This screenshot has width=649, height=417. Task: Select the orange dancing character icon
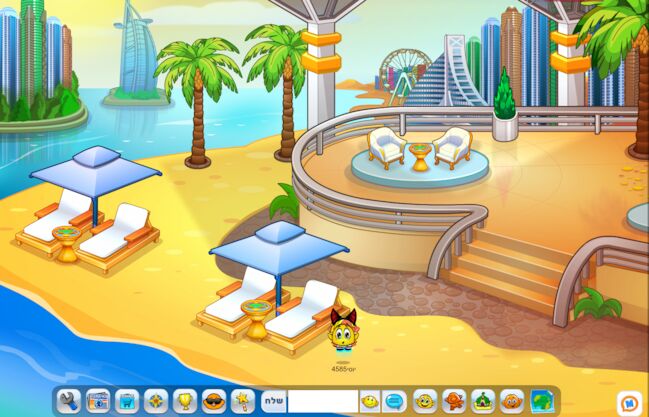(454, 401)
